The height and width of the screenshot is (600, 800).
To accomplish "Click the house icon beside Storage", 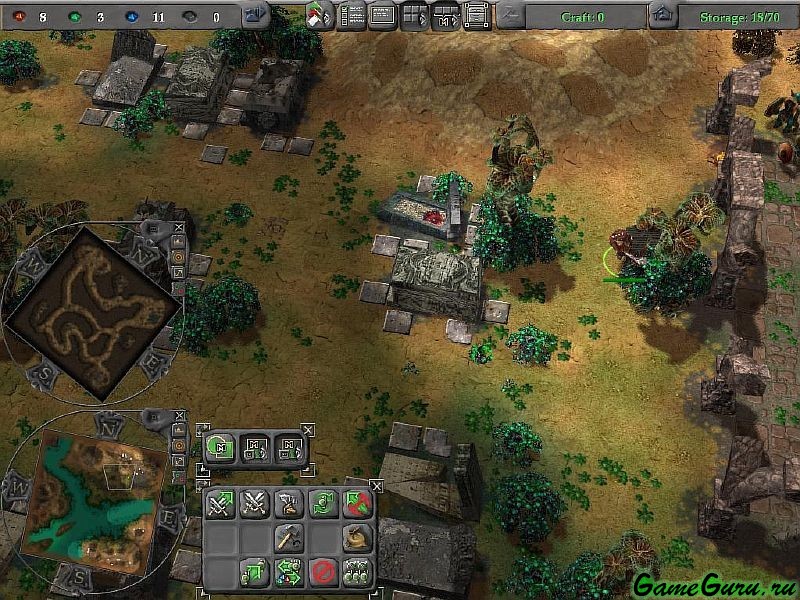I will click(661, 15).
